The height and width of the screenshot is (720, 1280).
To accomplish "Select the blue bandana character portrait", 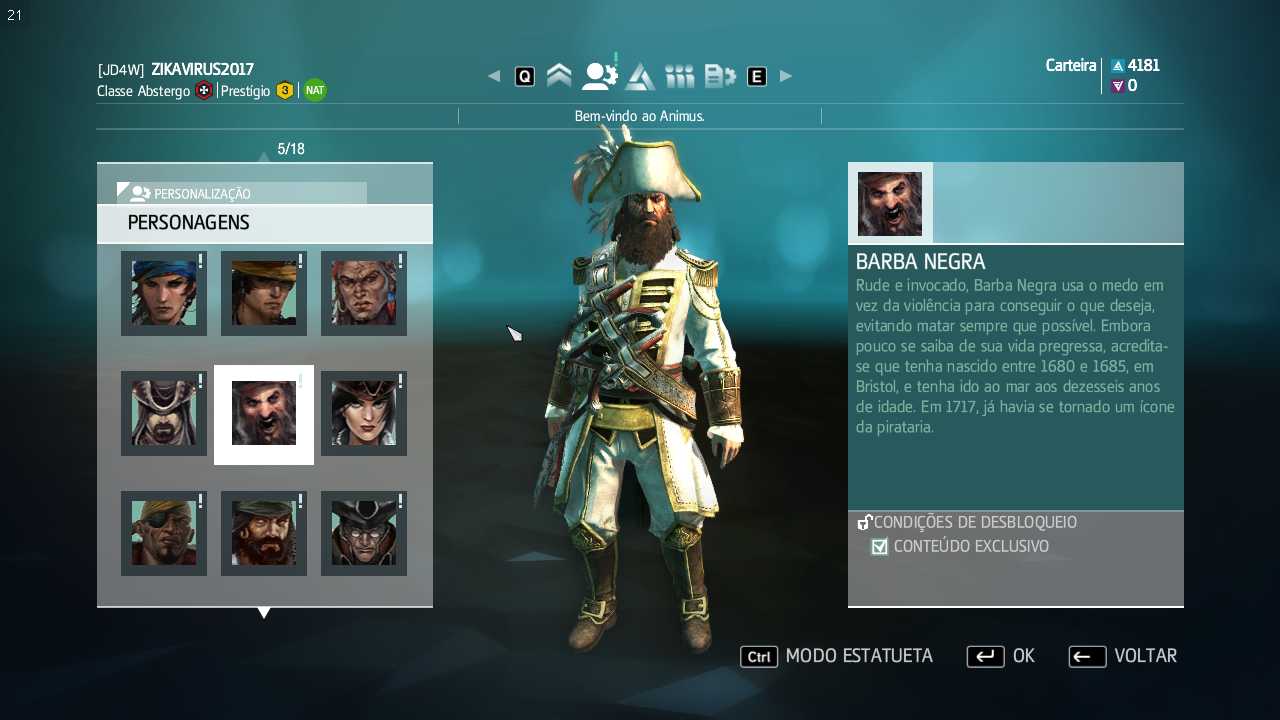I will (x=164, y=293).
